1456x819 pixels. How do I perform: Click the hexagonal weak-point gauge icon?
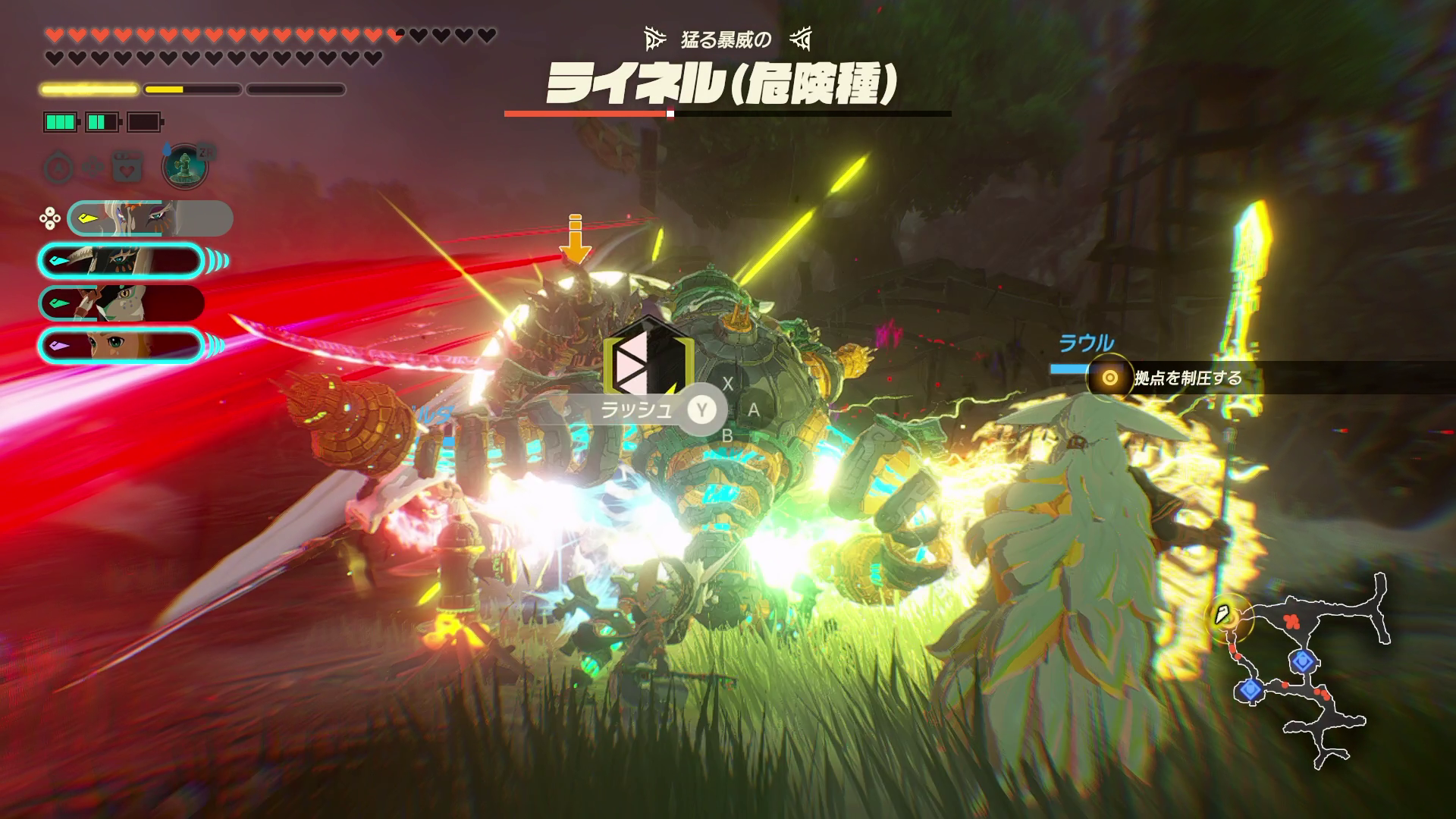tap(648, 361)
